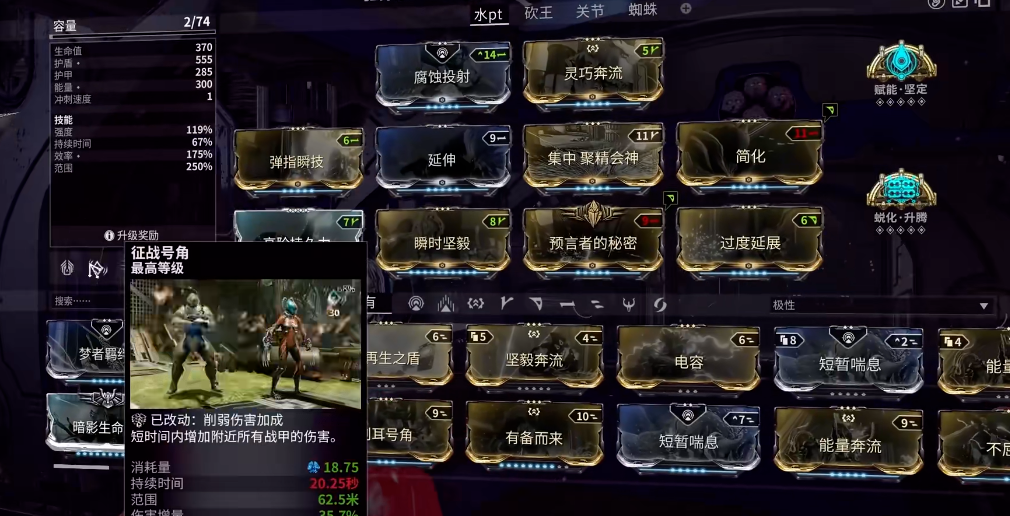
Task: Switch to the 砍王 loadout tab
Action: (x=538, y=12)
